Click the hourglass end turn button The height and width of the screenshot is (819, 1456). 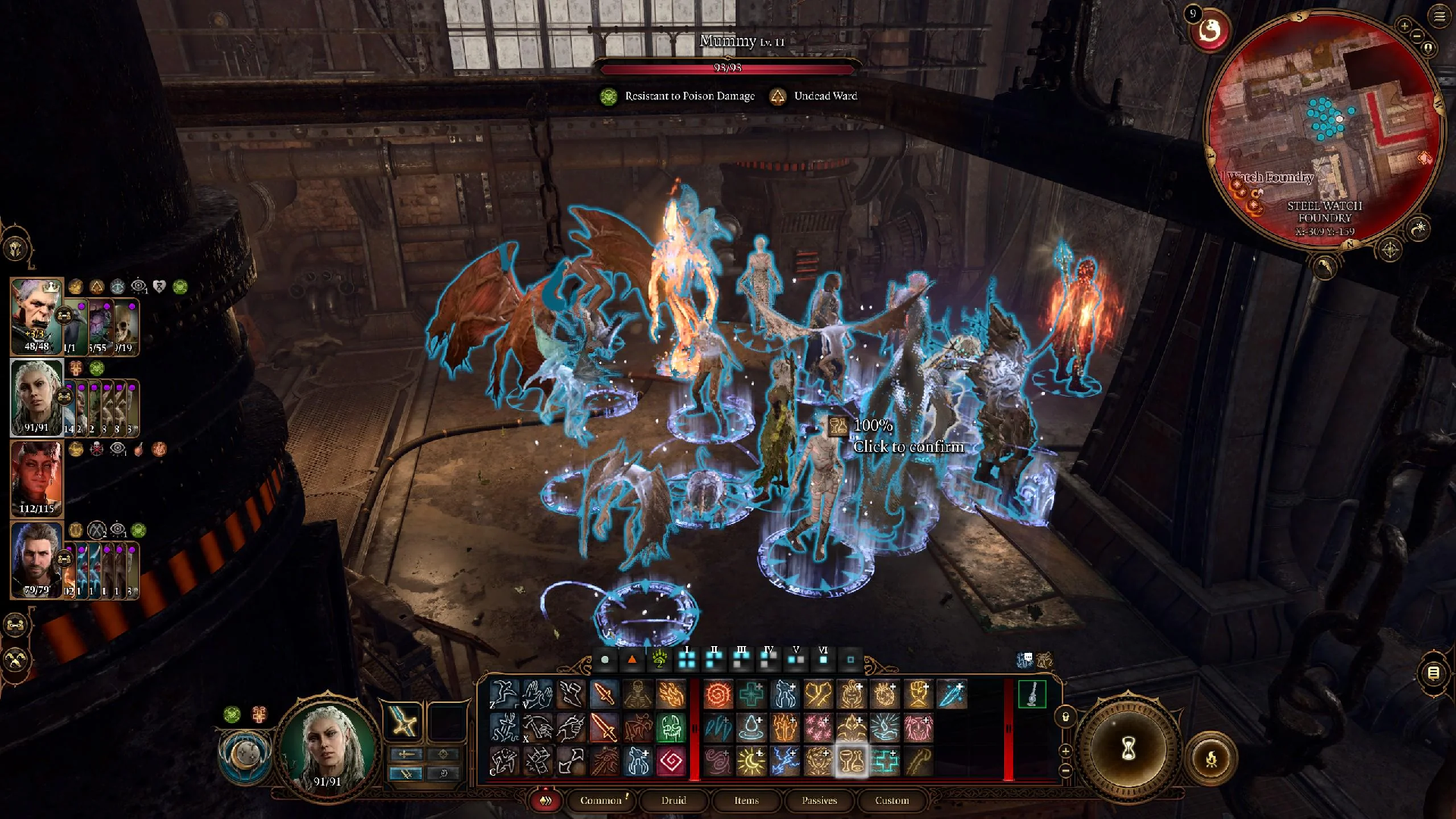click(x=1128, y=749)
